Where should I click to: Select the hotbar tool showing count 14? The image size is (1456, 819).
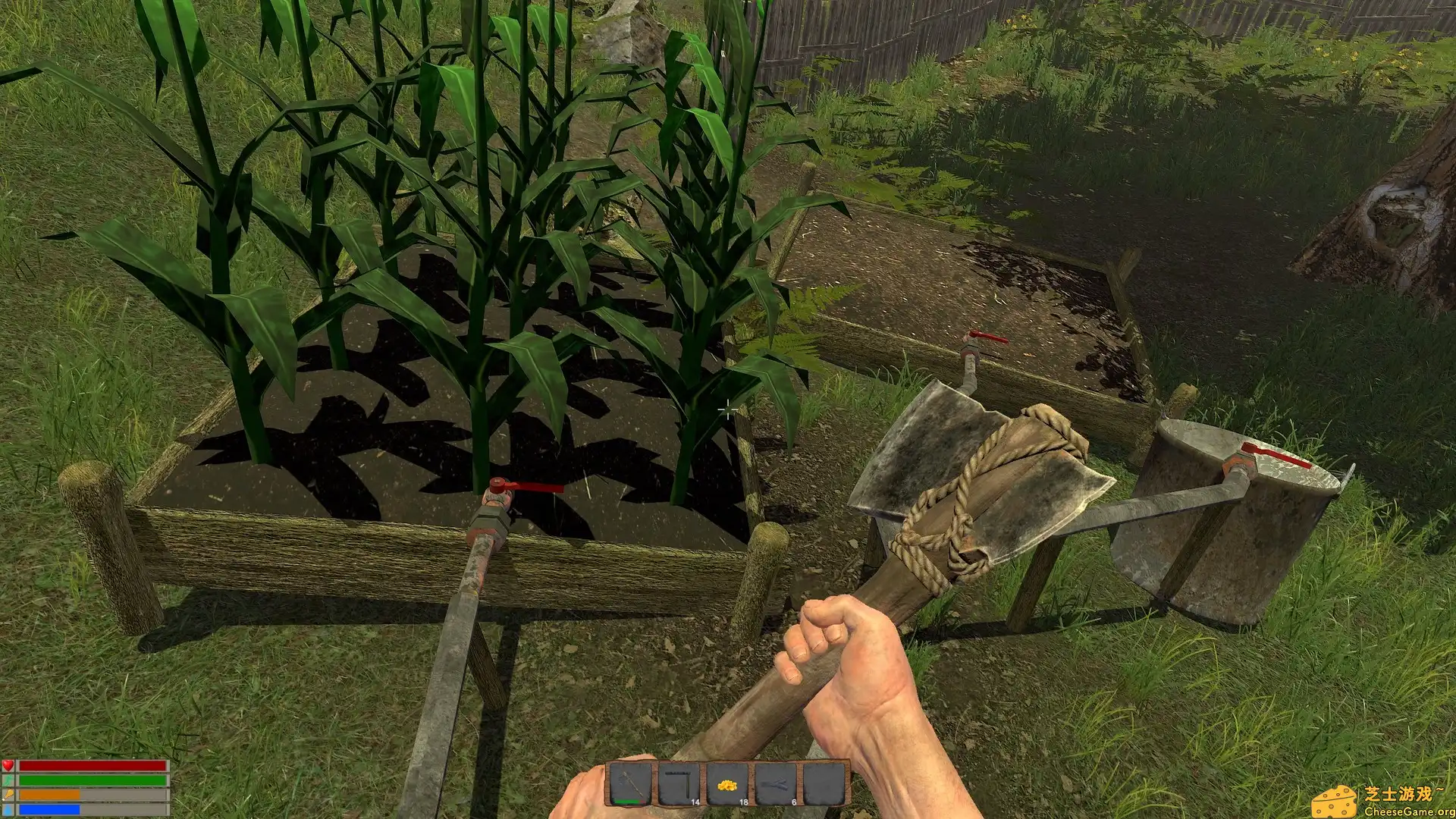[677, 783]
